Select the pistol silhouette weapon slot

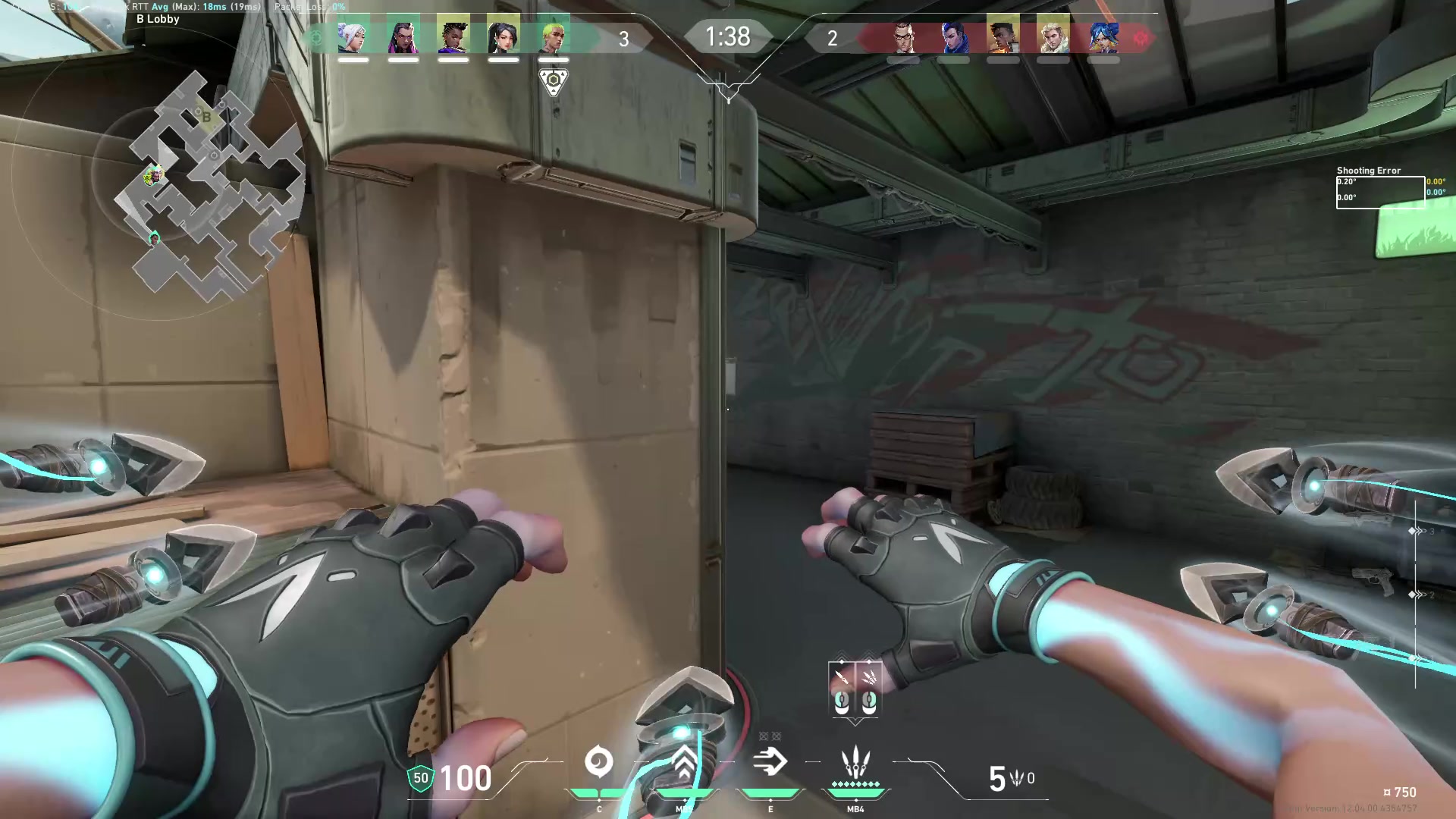point(1373,582)
